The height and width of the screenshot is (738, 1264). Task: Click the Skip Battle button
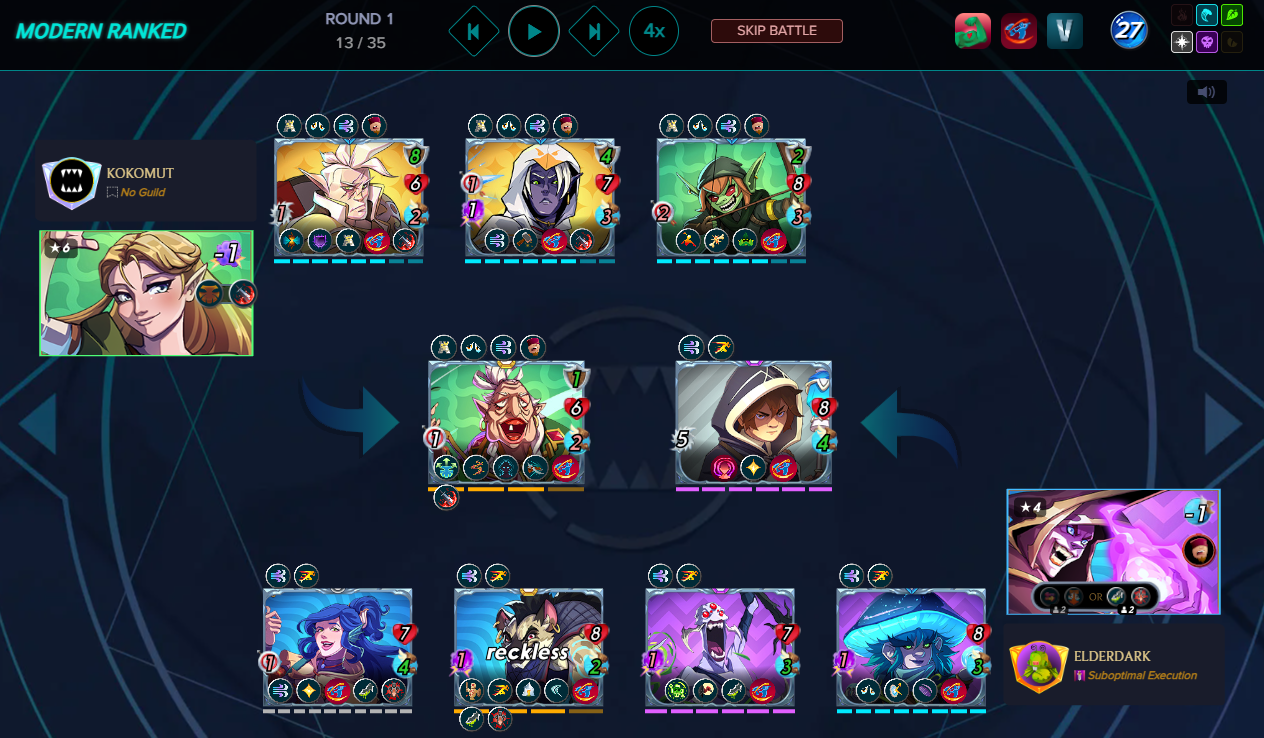777,31
